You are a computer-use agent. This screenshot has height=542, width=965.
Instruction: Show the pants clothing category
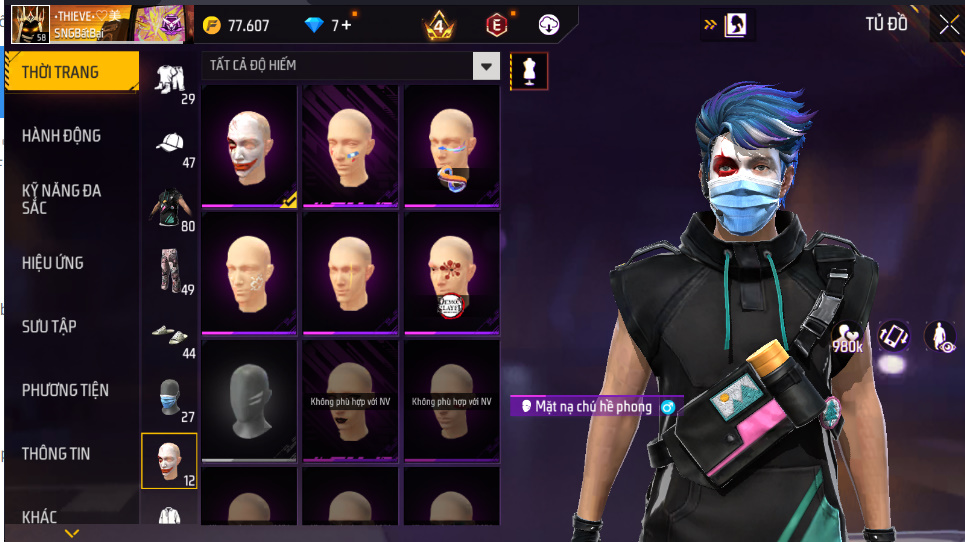click(170, 270)
